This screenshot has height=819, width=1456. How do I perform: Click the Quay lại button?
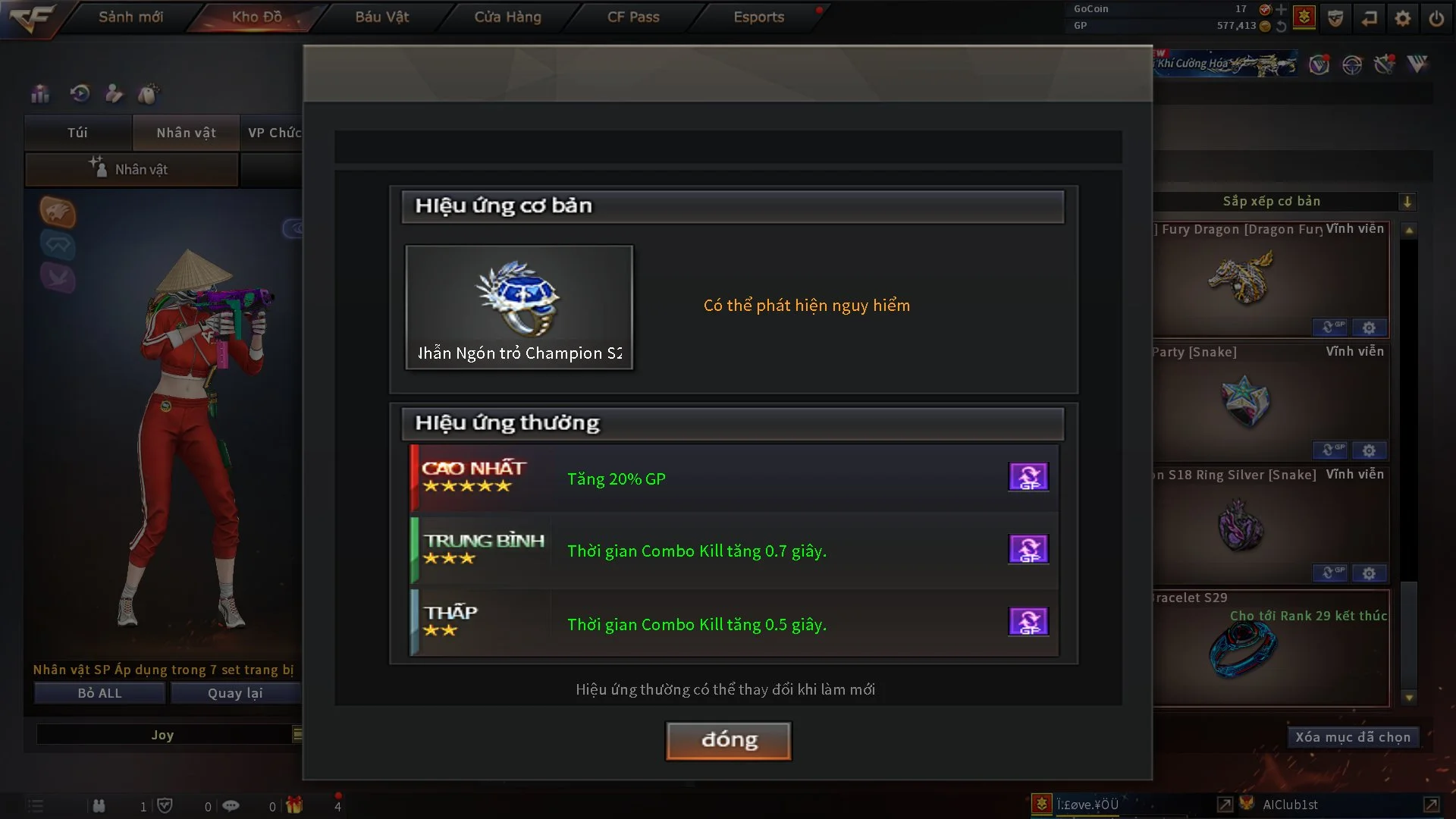point(235,693)
